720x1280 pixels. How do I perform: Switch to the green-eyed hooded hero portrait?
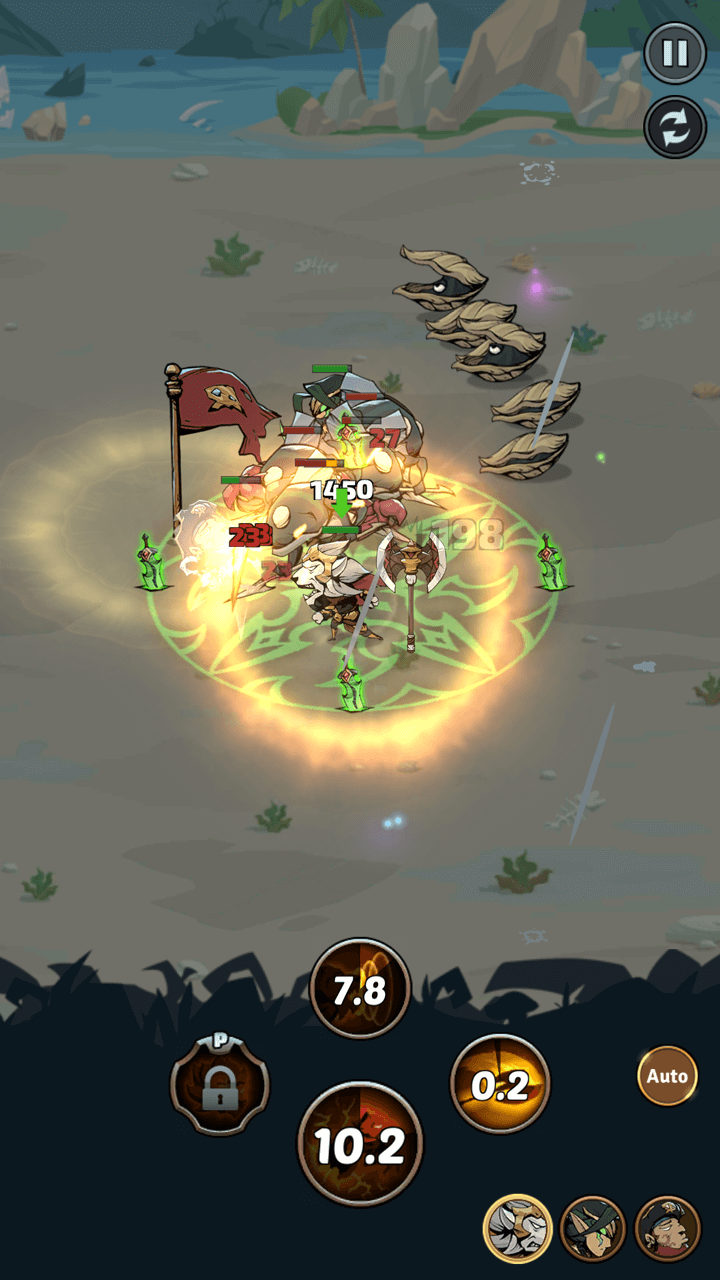coord(593,1229)
